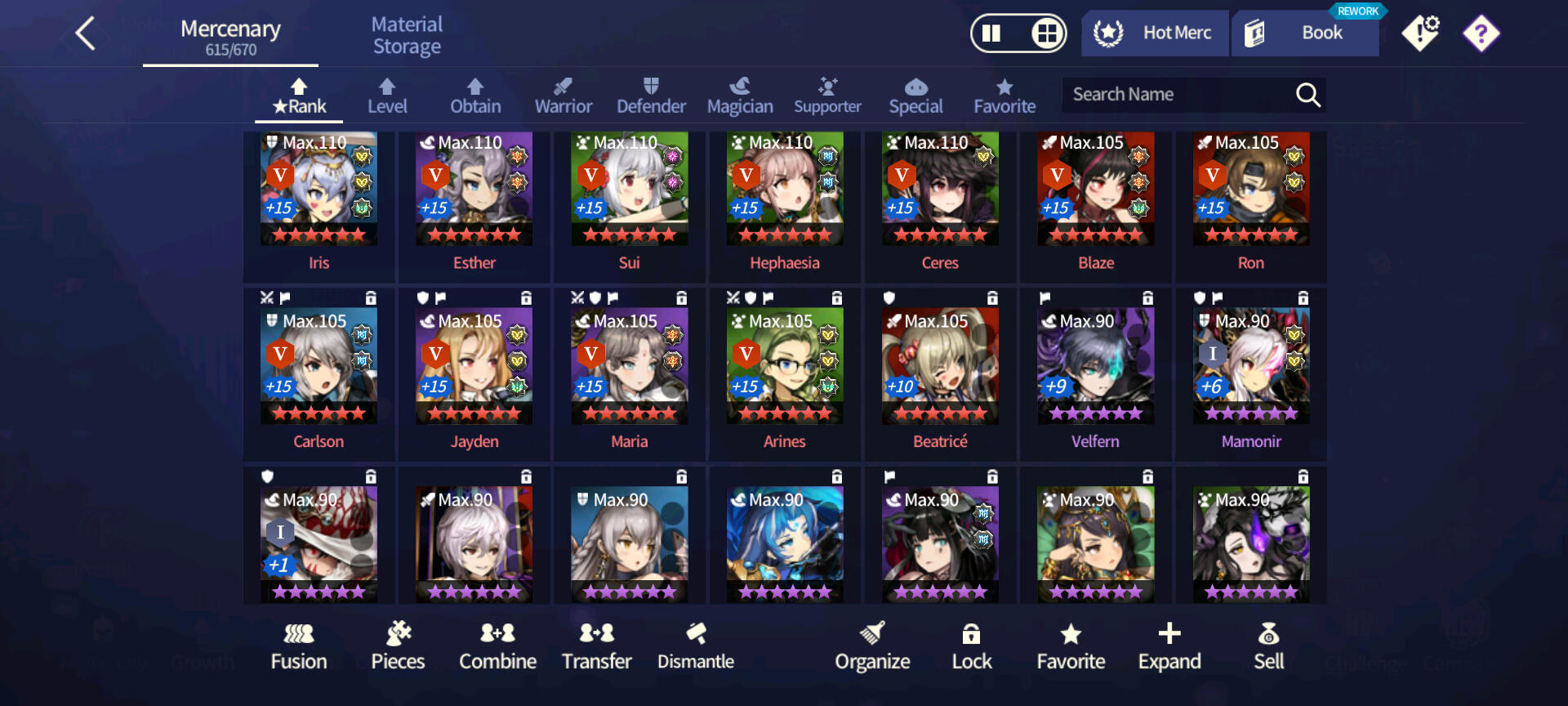Filter the list to Magician
This screenshot has height=706, width=1568.
[x=740, y=96]
